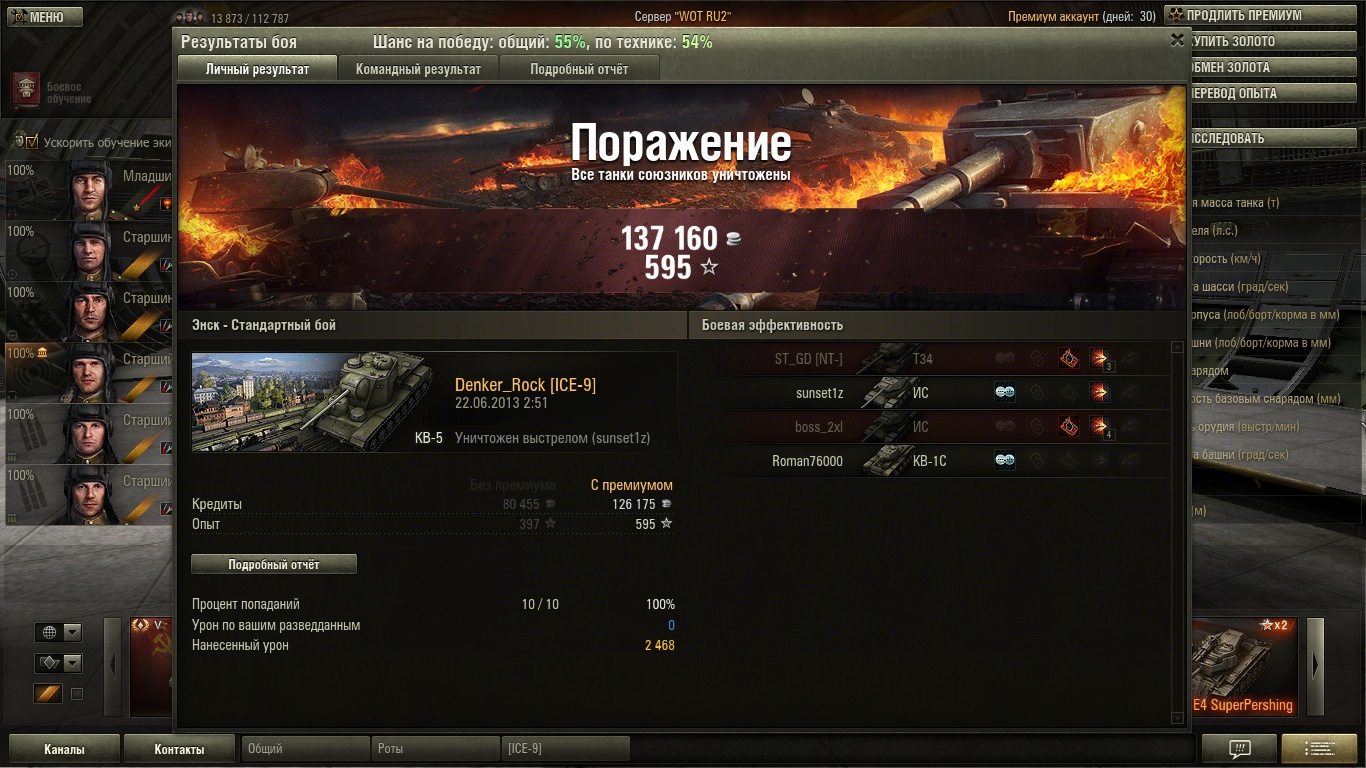Open the Меню button

coord(41,17)
